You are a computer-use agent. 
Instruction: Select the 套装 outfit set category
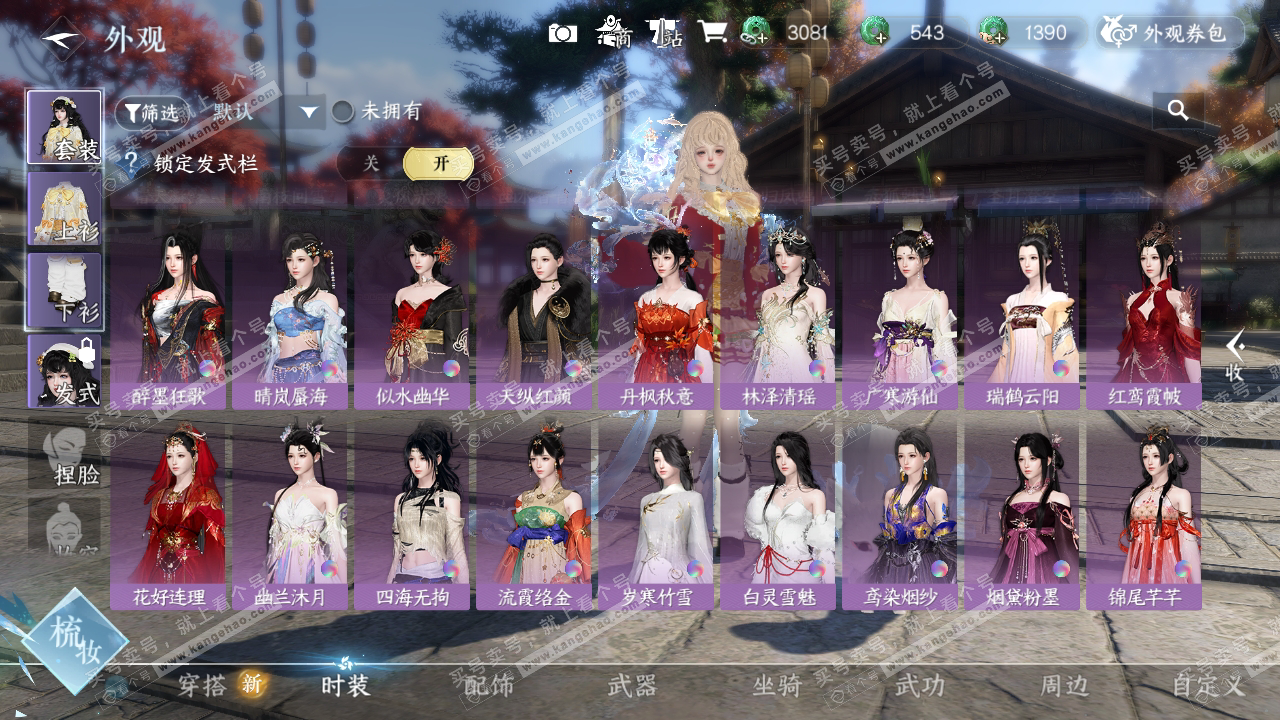pos(64,127)
